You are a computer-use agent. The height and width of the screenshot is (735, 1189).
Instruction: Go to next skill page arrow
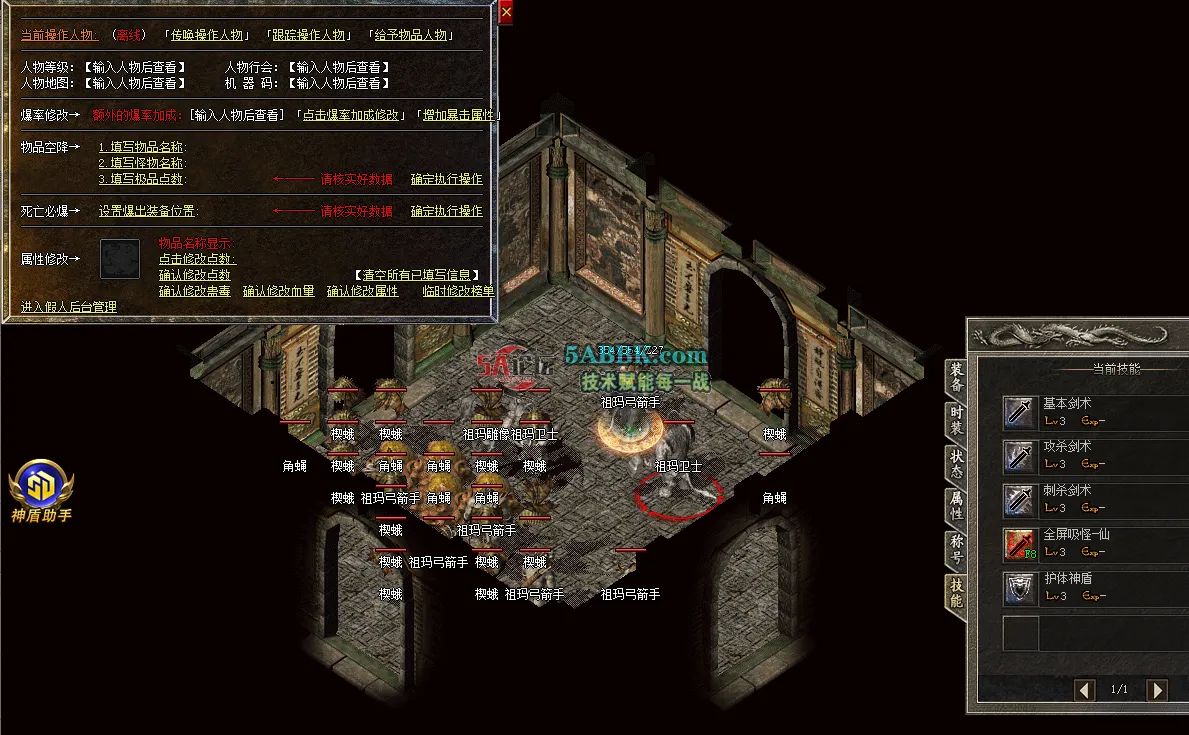(x=1156, y=690)
